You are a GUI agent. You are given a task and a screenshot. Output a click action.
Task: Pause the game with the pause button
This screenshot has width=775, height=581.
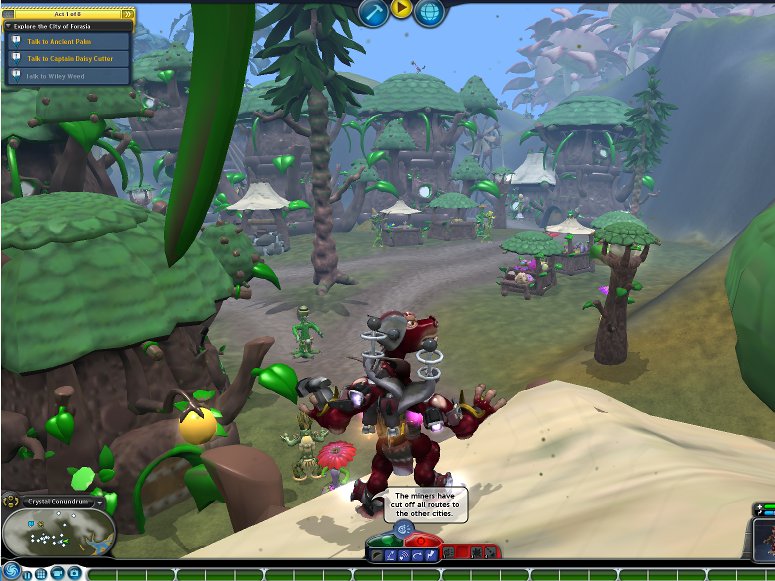pyautogui.click(x=26, y=574)
